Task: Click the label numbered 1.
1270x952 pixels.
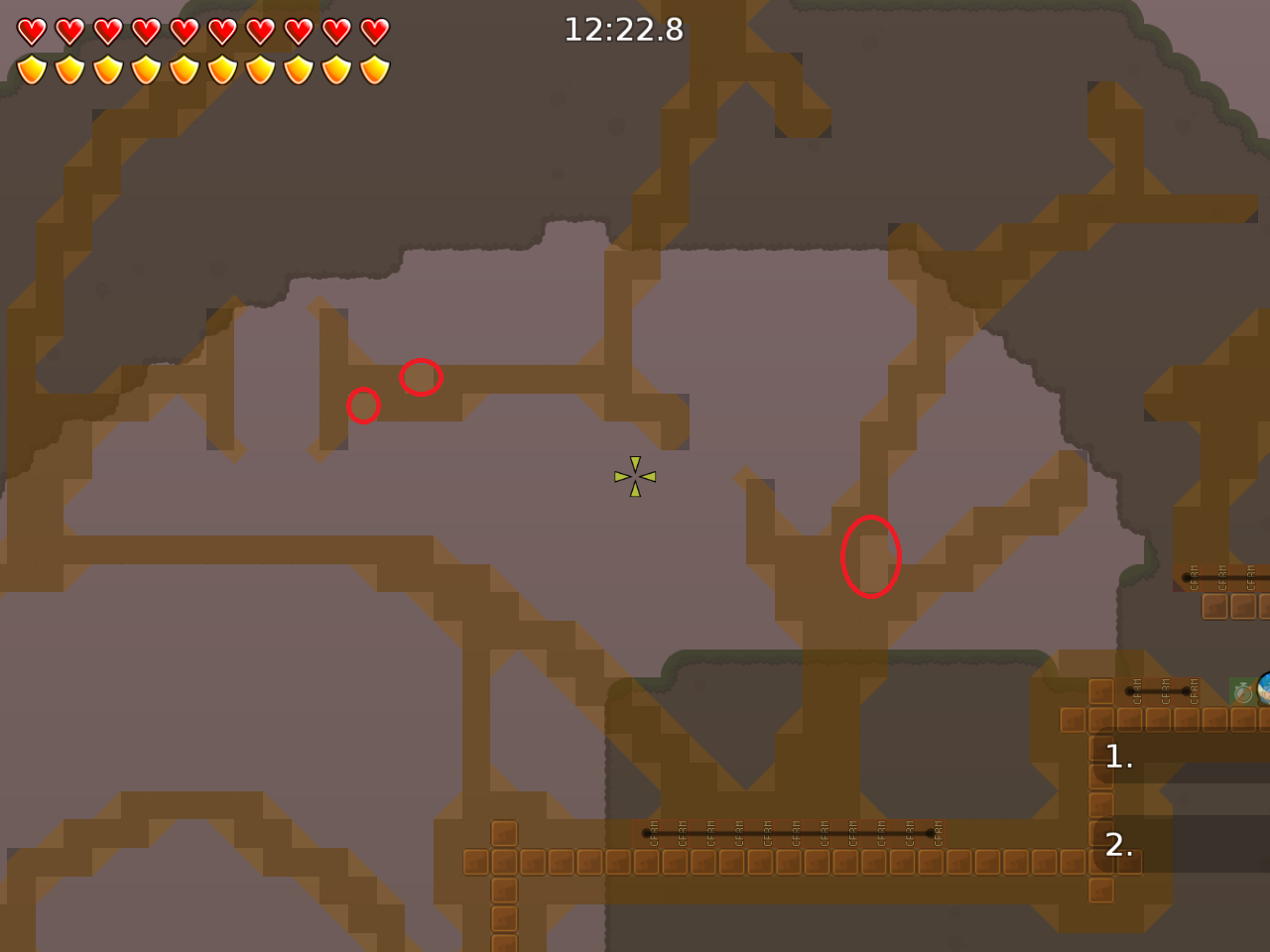Action: tap(1118, 758)
